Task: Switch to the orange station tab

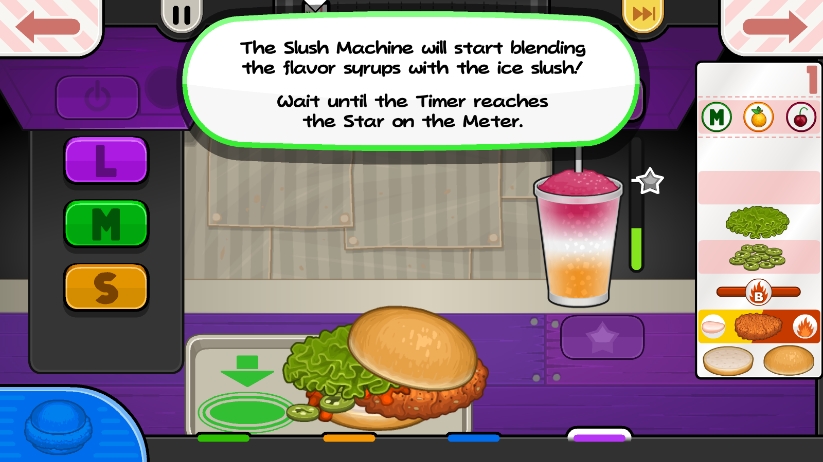Action: click(349, 438)
